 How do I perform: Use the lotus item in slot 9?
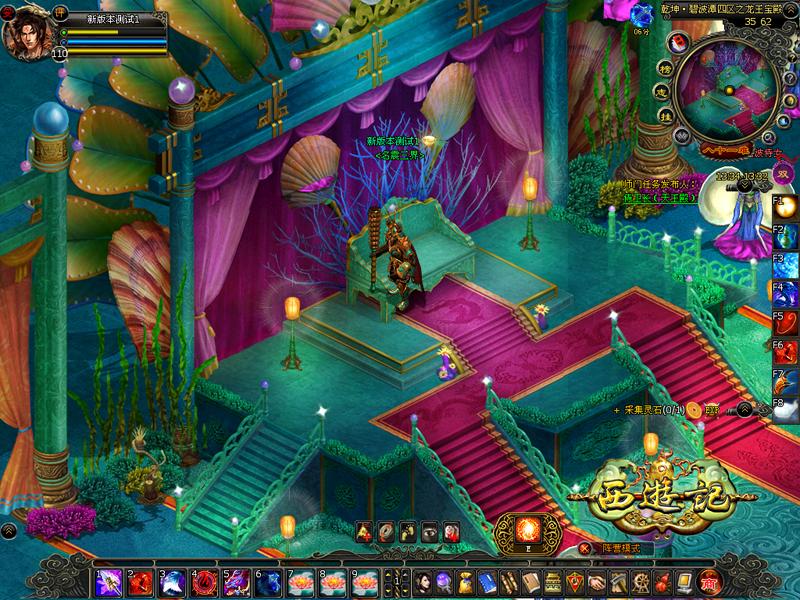(364, 582)
